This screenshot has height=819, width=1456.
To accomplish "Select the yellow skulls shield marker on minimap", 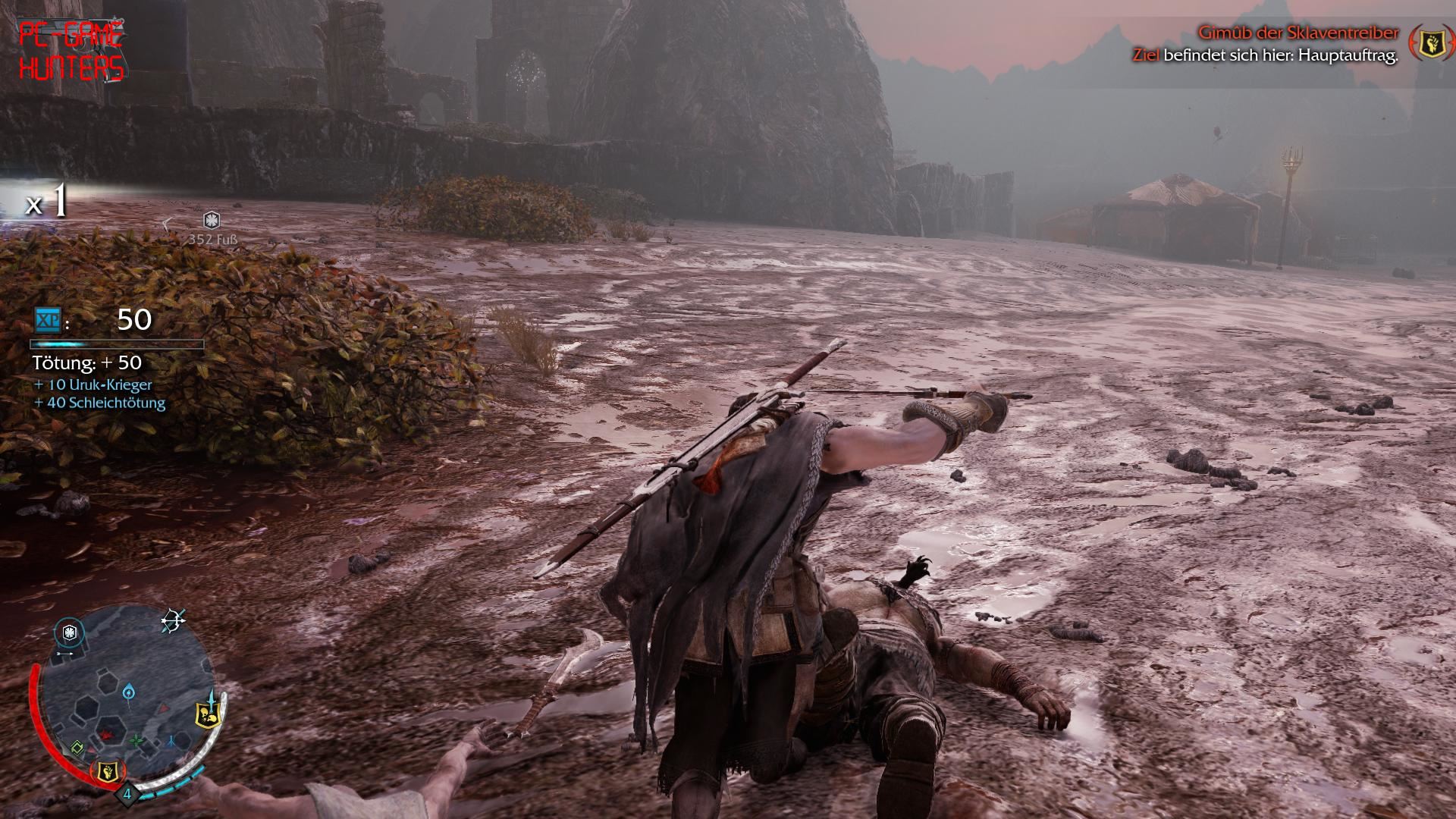I will [x=207, y=714].
